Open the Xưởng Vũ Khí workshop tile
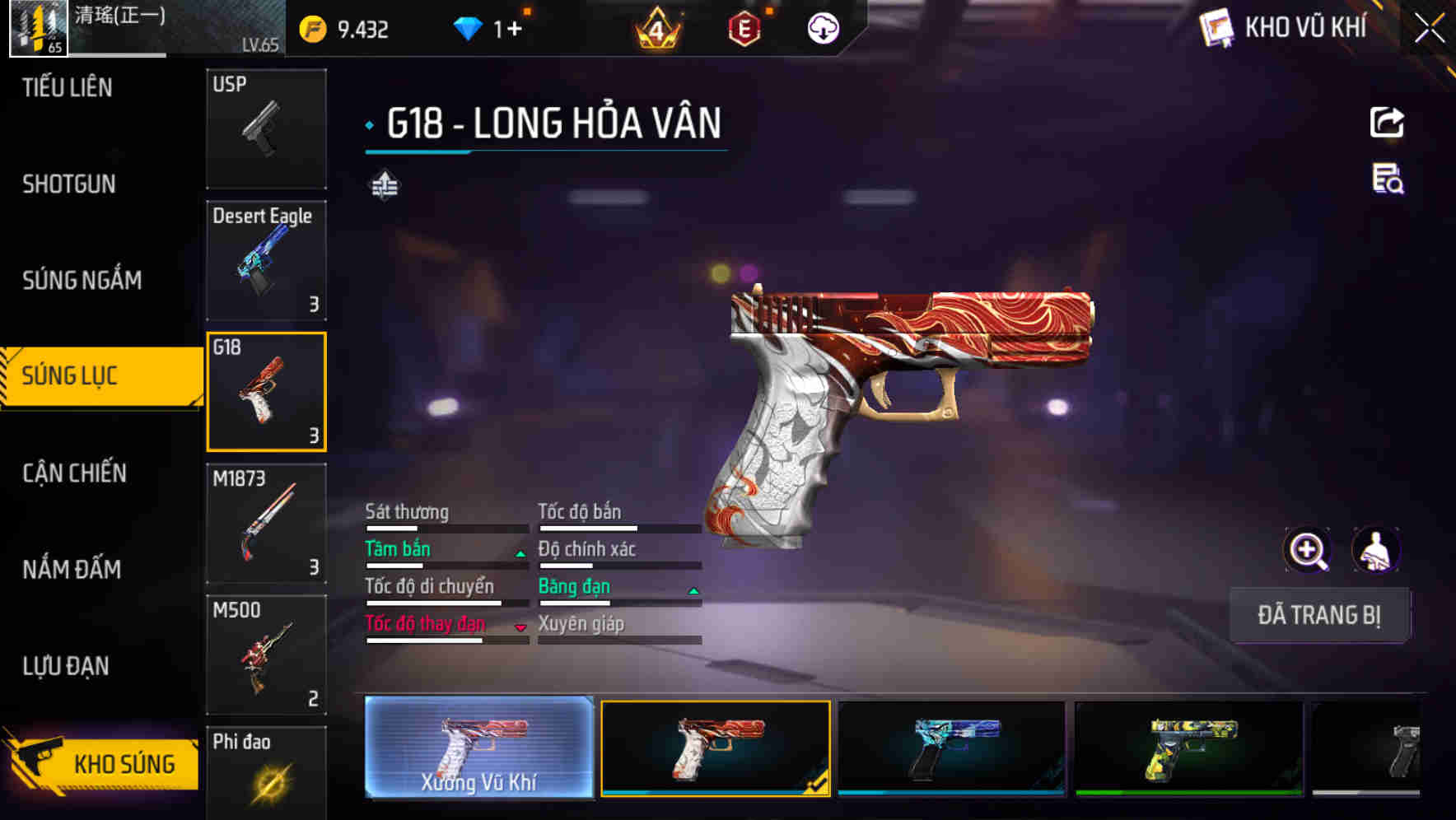This screenshot has width=1456, height=820. (479, 747)
